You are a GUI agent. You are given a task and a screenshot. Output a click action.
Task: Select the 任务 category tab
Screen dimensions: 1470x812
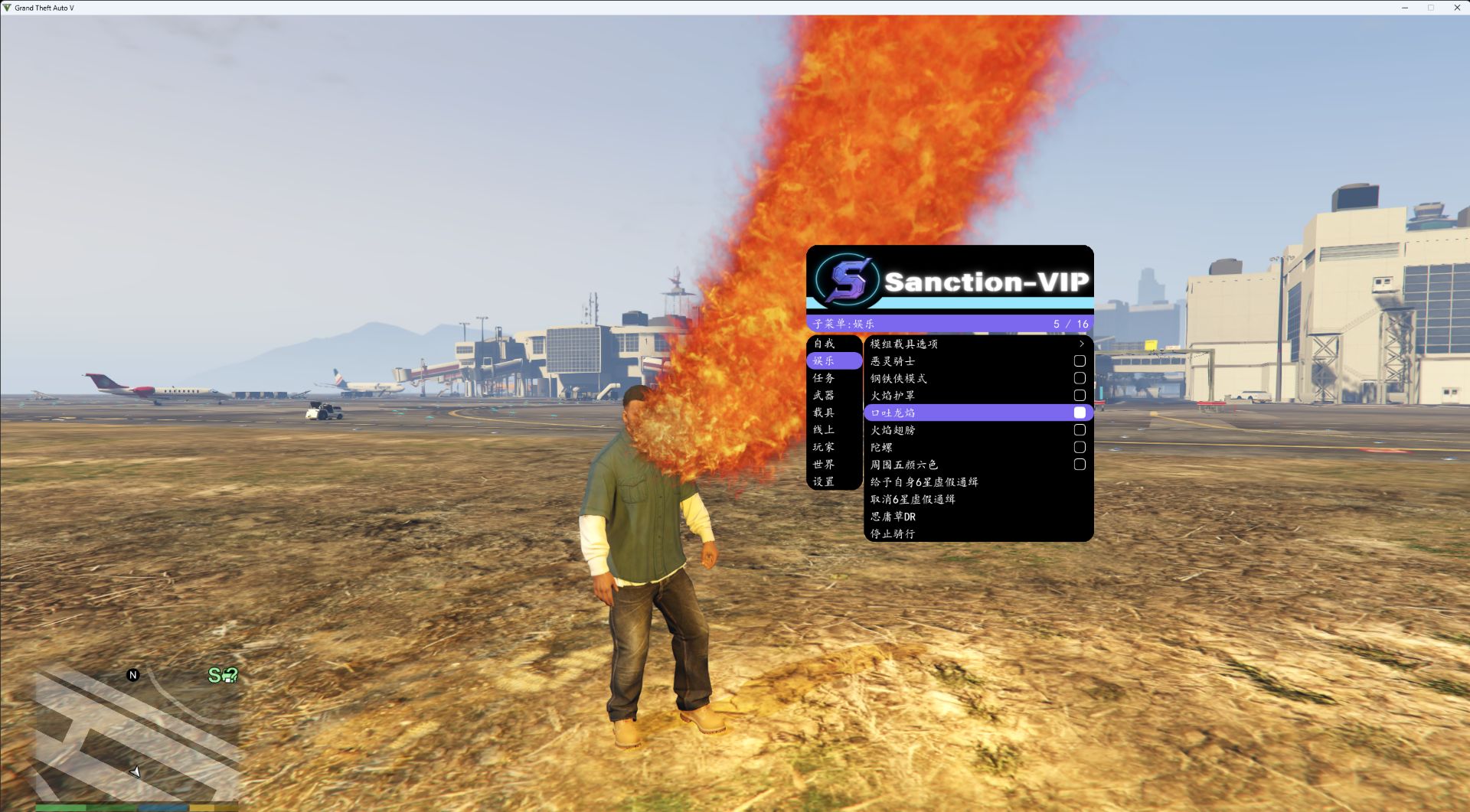pyautogui.click(x=825, y=378)
